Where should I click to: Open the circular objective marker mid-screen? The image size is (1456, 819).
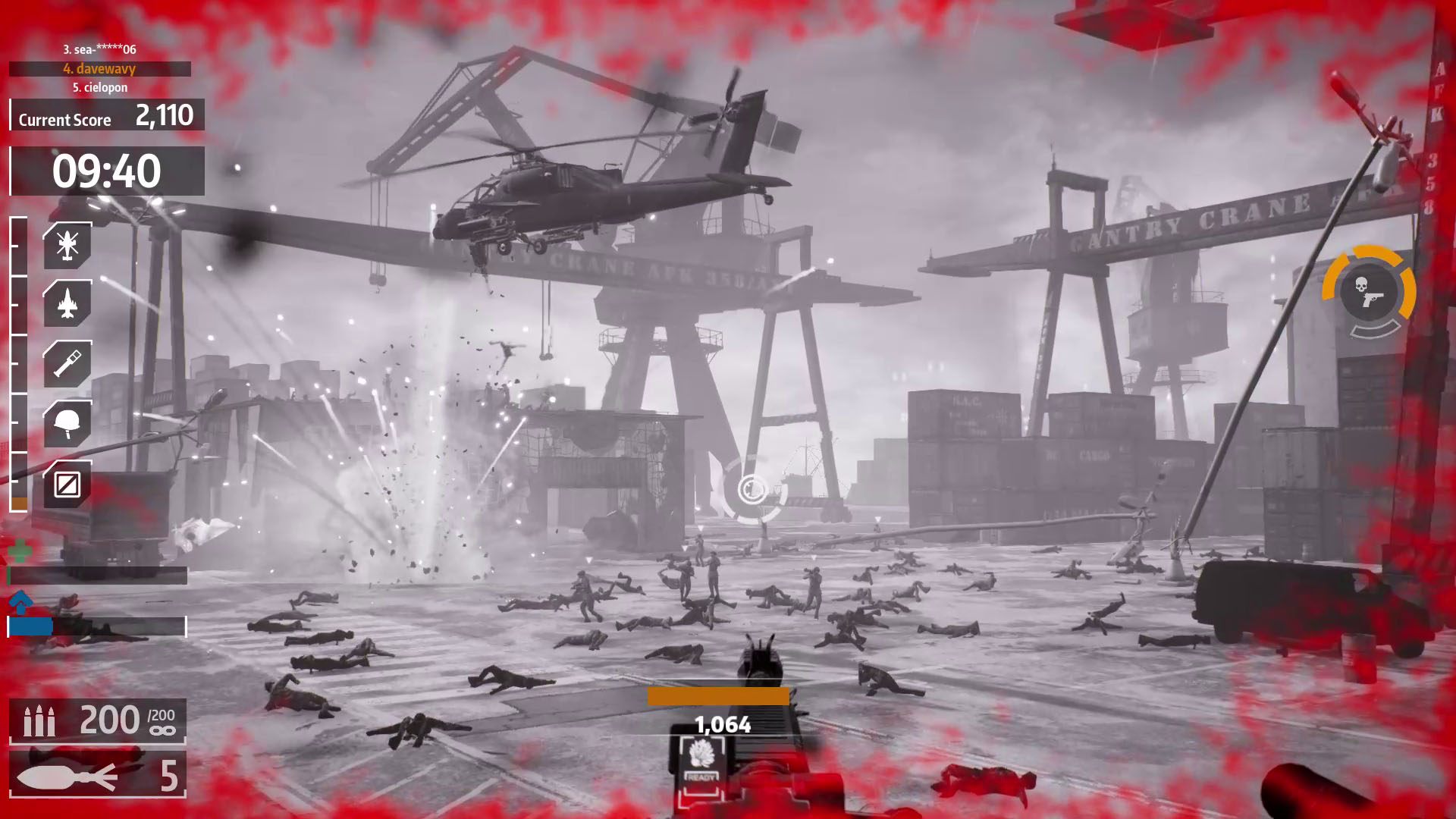(753, 490)
